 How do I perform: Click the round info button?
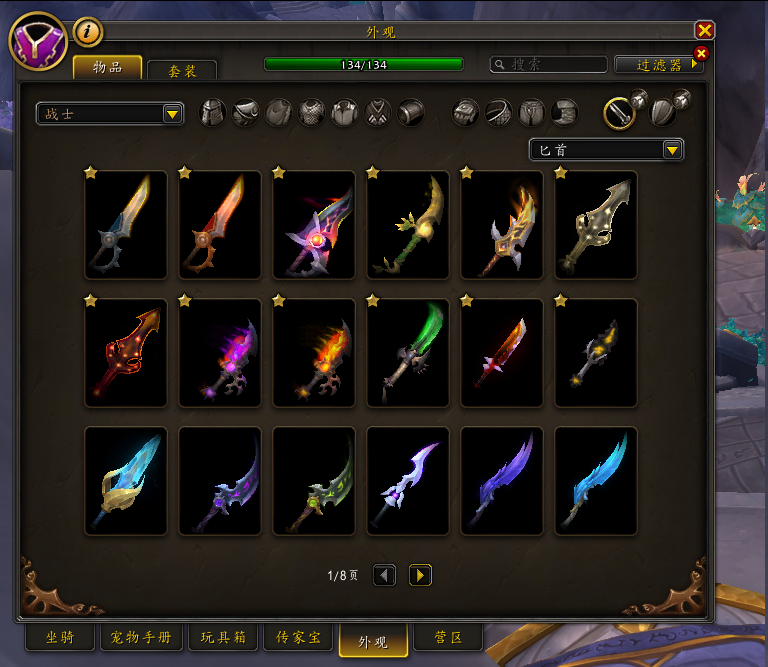88,32
